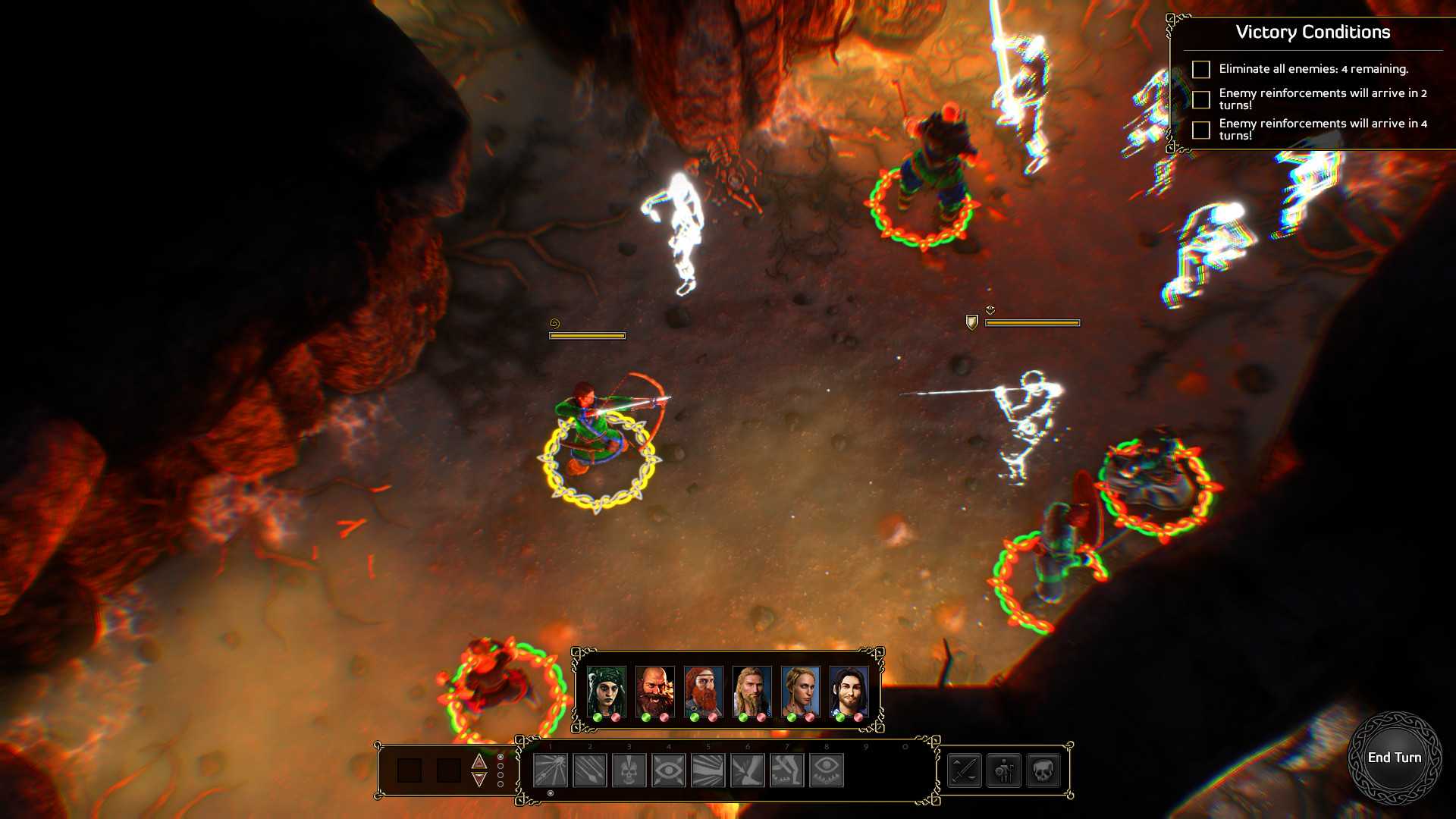1456x819 pixels.
Task: Click the enemy health bar above the skirmish
Action: (1031, 322)
